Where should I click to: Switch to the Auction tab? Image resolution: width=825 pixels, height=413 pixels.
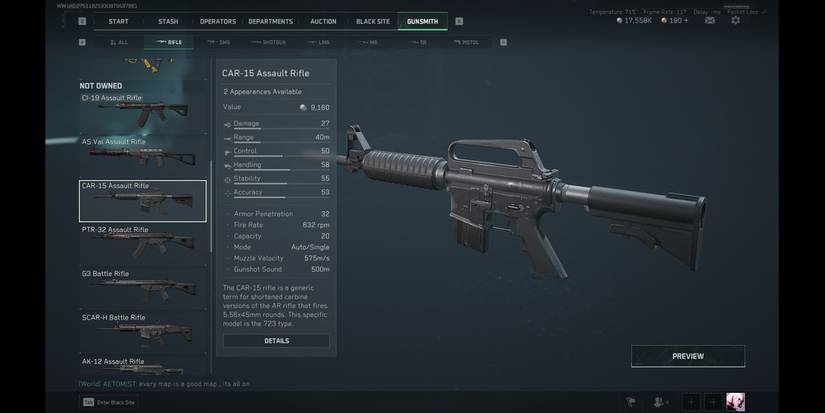click(x=323, y=21)
